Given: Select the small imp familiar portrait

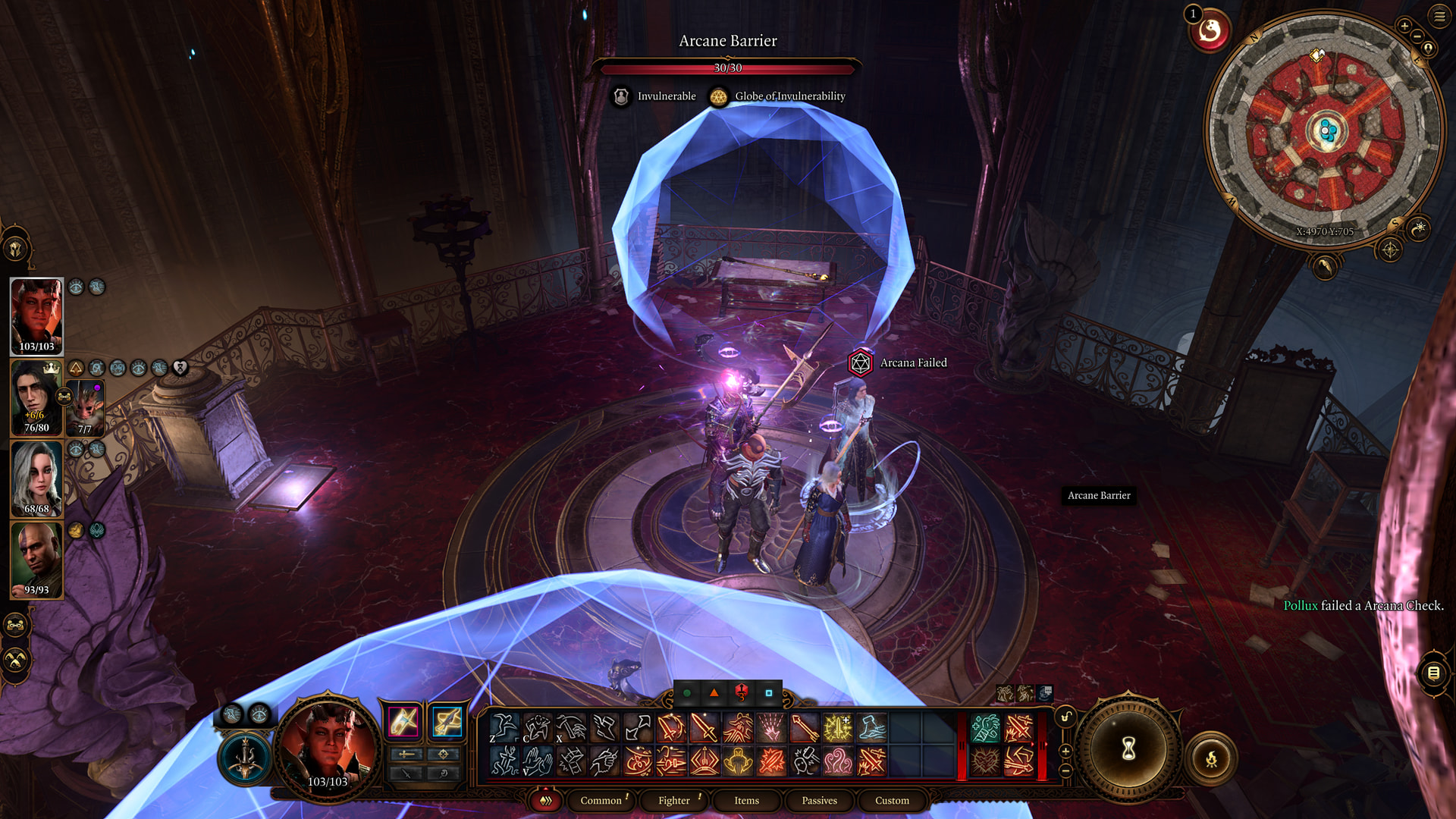Looking at the screenshot, I should [85, 409].
